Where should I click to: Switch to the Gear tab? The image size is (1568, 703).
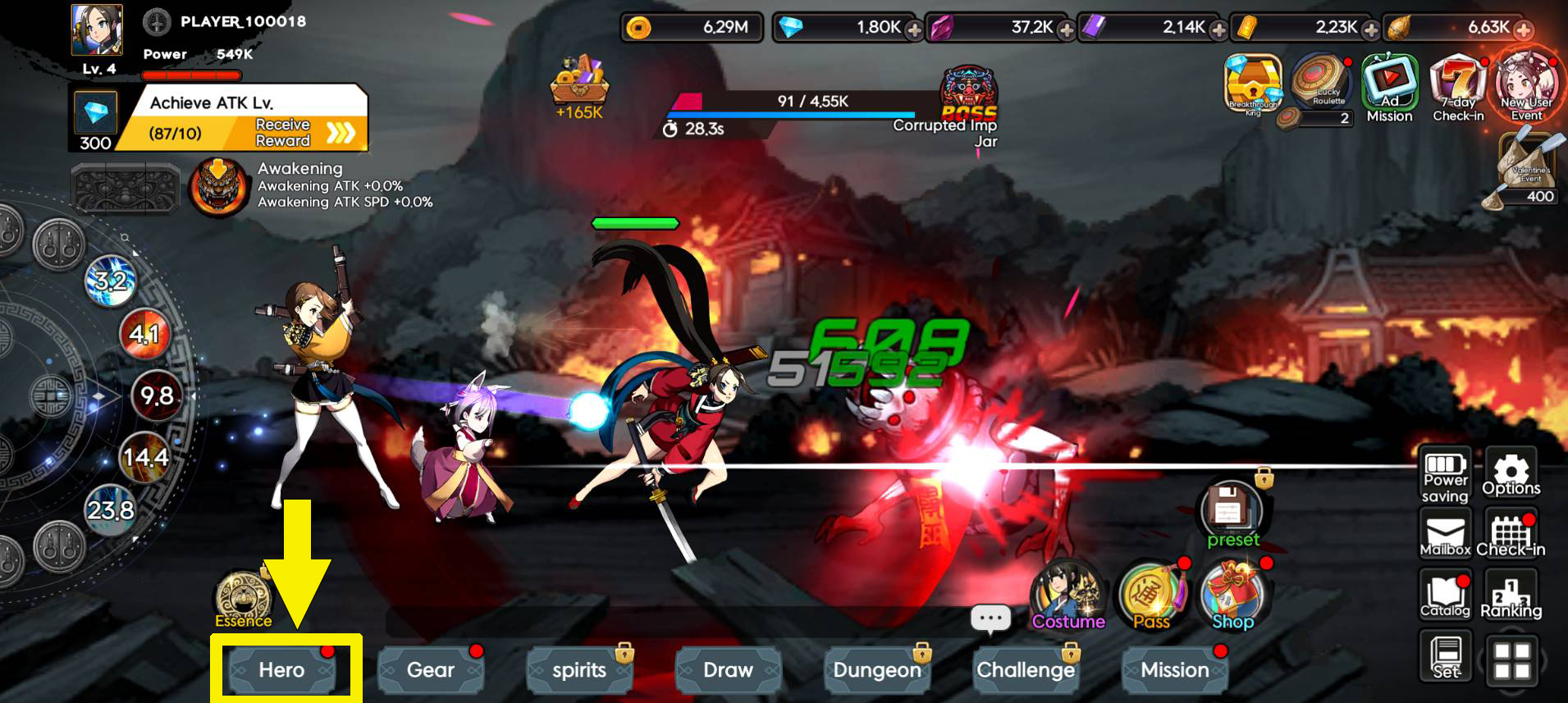click(x=431, y=669)
